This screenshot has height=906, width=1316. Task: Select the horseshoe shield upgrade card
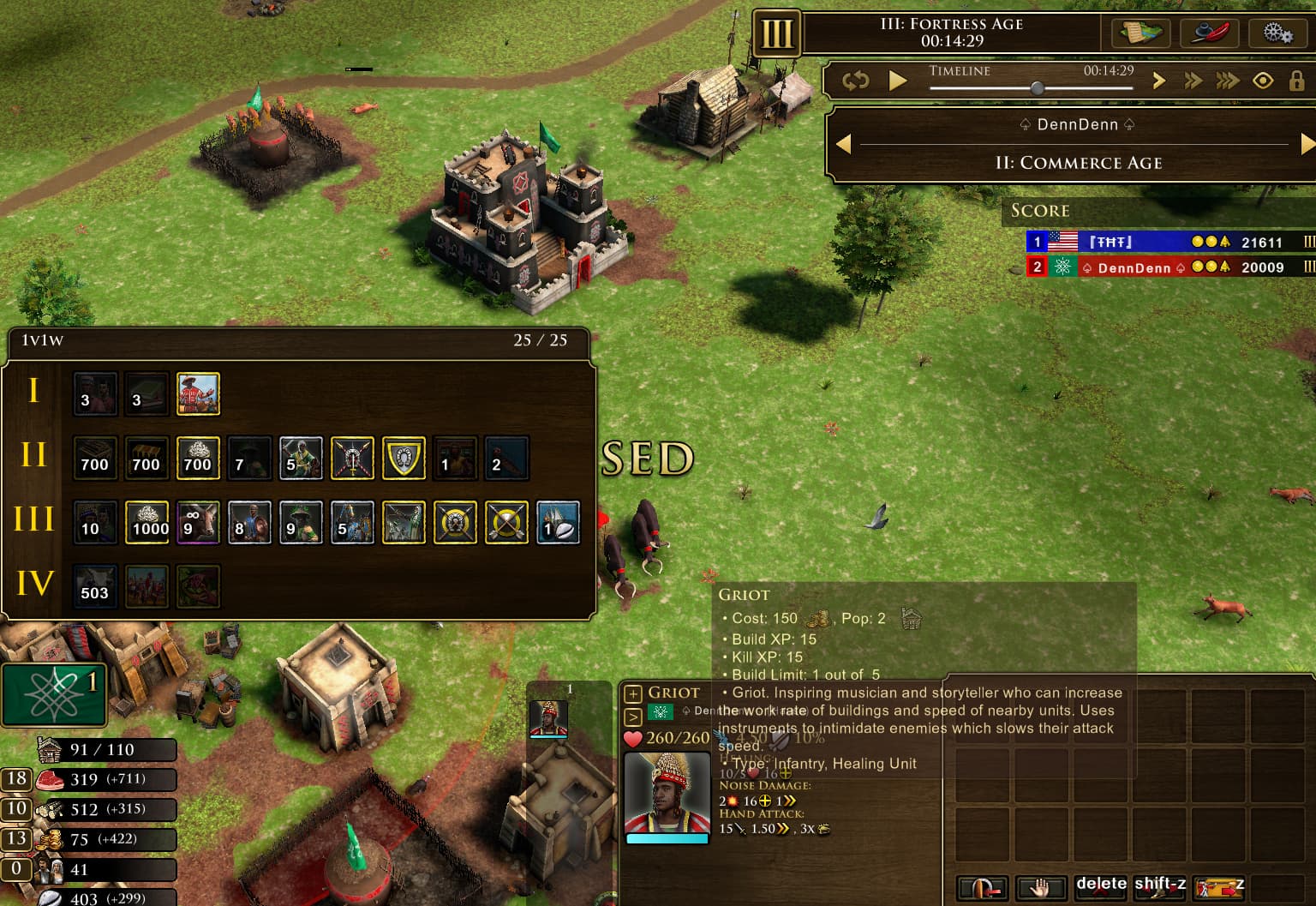(x=404, y=459)
